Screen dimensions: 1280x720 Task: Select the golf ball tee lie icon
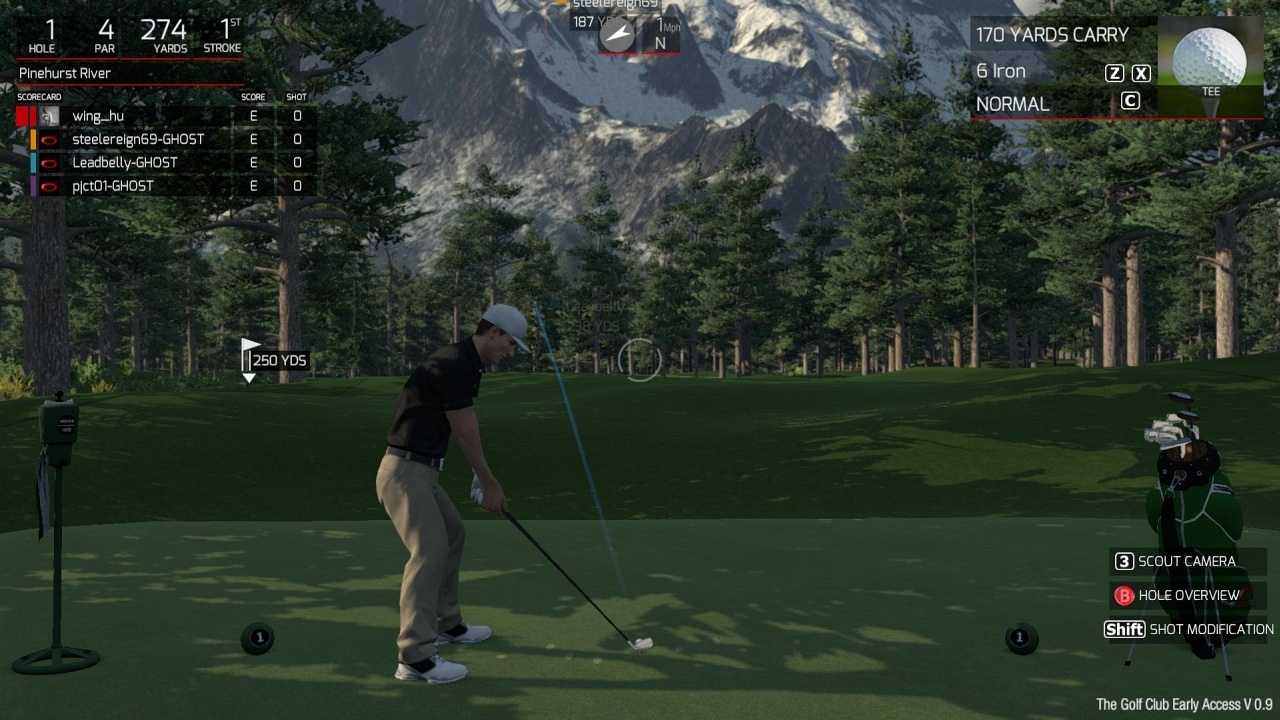coord(1210,62)
